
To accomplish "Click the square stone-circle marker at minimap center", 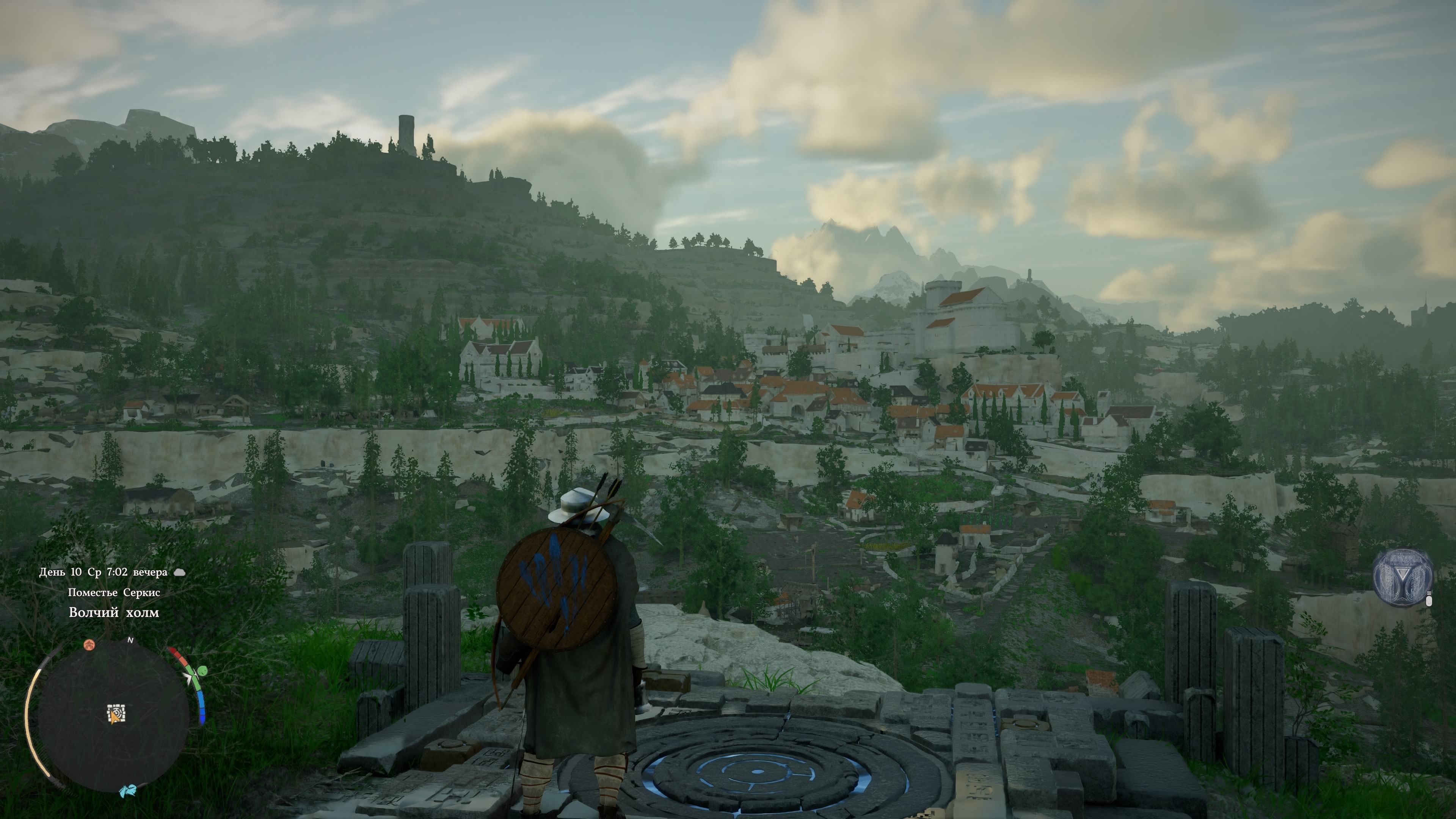I will click(116, 713).
